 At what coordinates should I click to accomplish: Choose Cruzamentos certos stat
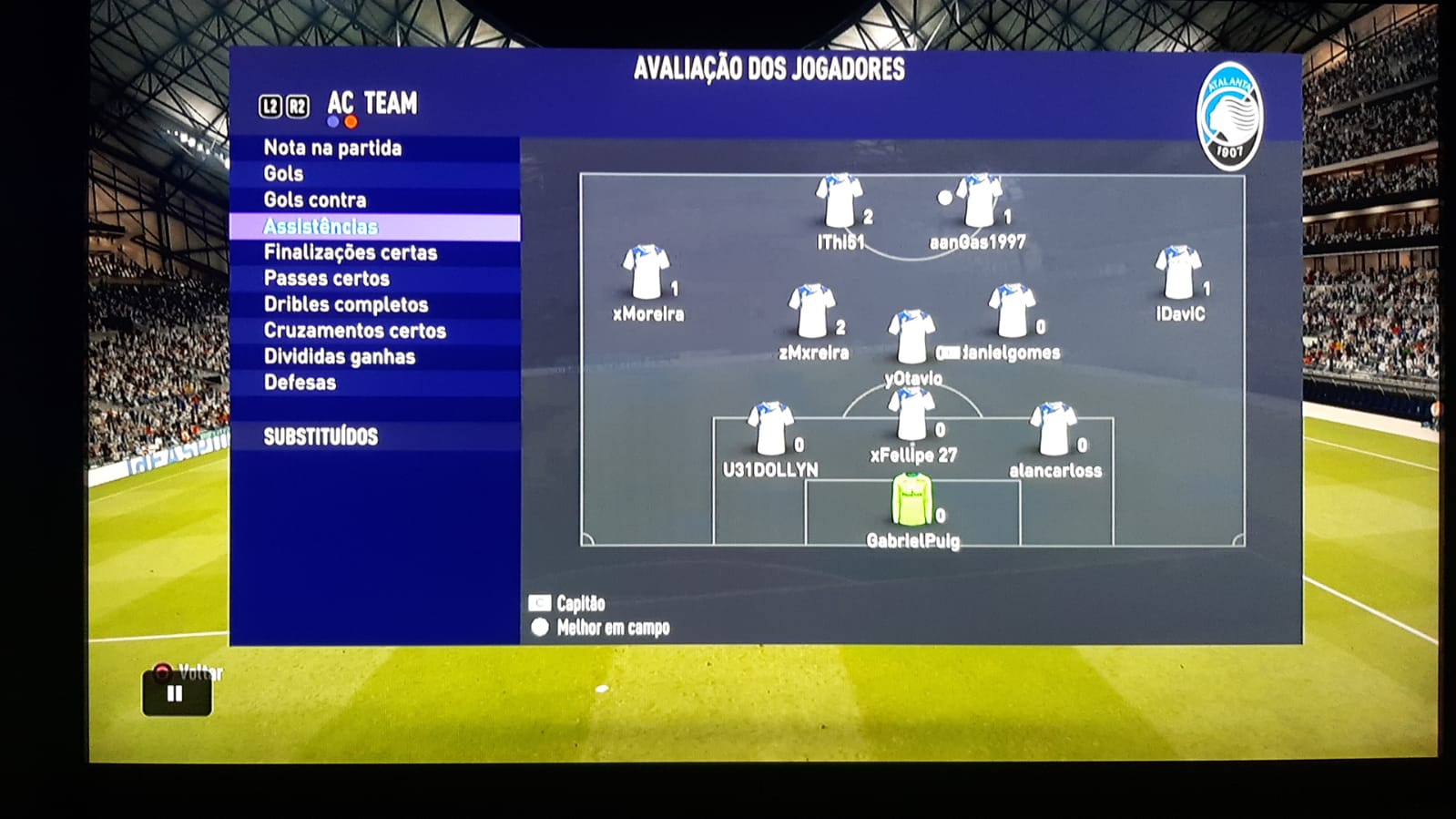[355, 331]
